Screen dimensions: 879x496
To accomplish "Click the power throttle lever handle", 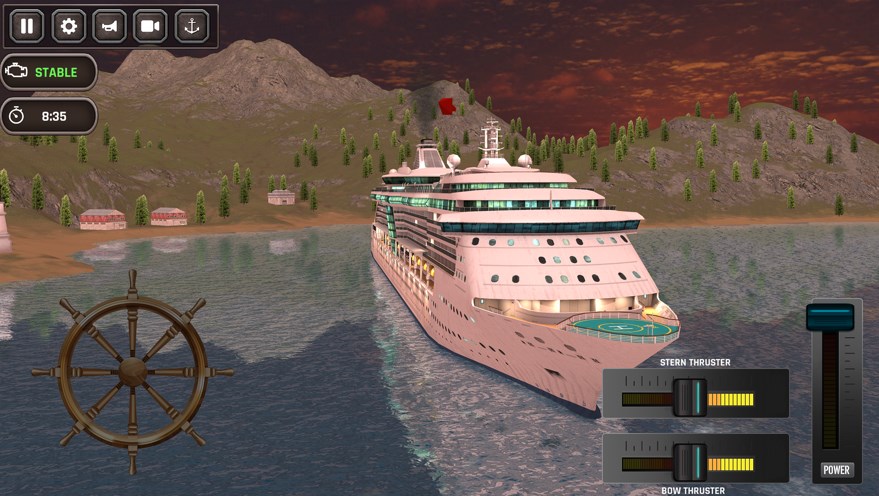I will (x=830, y=318).
